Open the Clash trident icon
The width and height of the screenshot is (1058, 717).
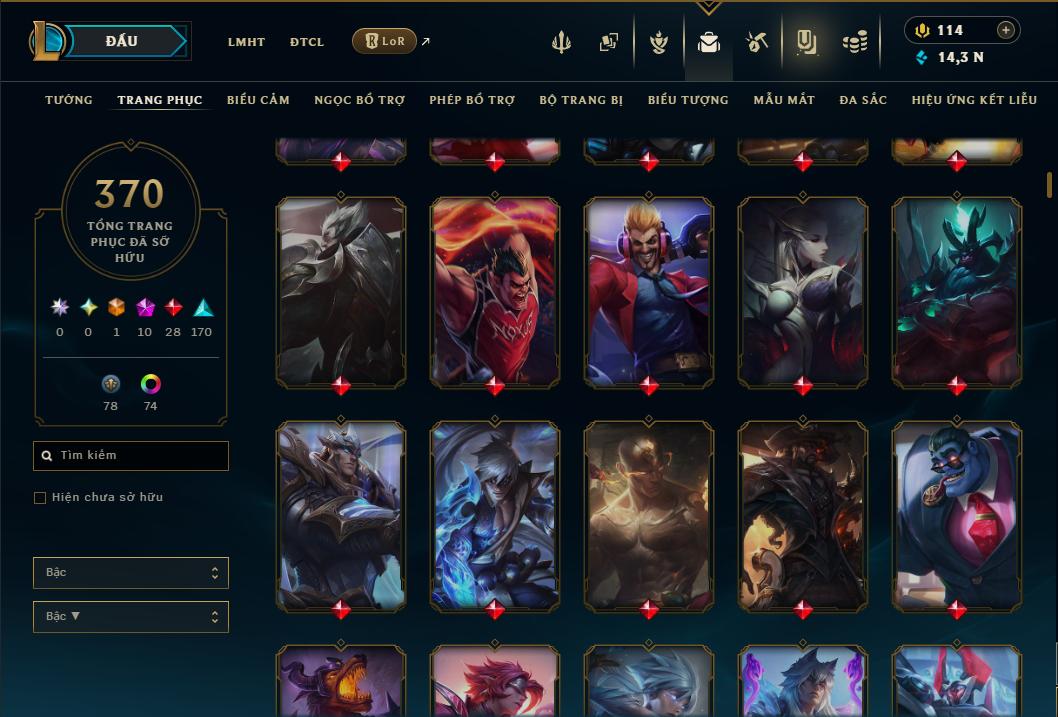(x=561, y=42)
